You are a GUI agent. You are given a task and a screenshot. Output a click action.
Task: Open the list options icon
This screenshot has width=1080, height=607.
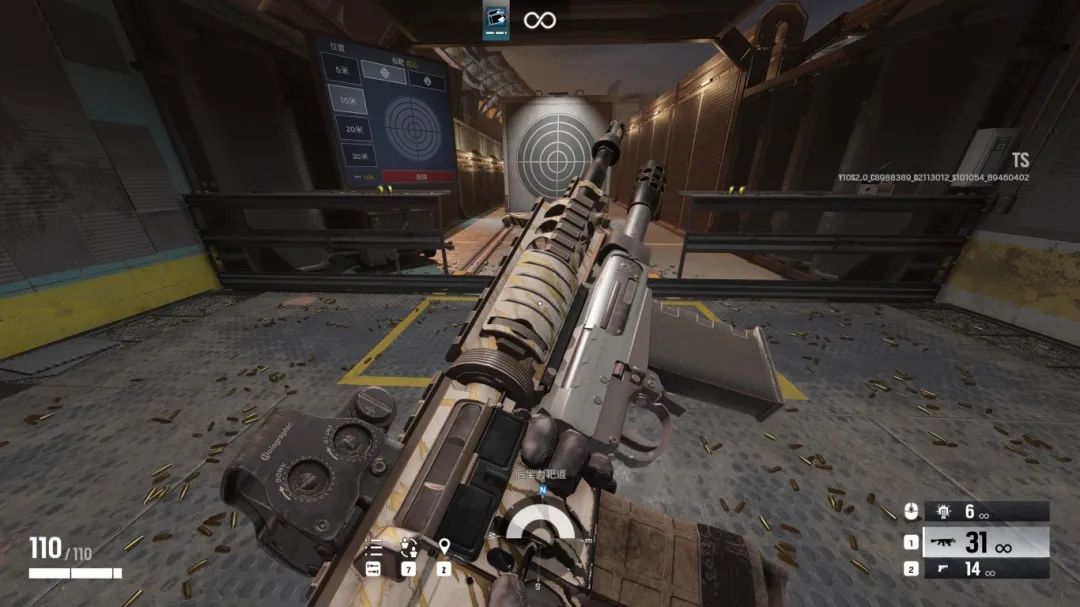[374, 547]
